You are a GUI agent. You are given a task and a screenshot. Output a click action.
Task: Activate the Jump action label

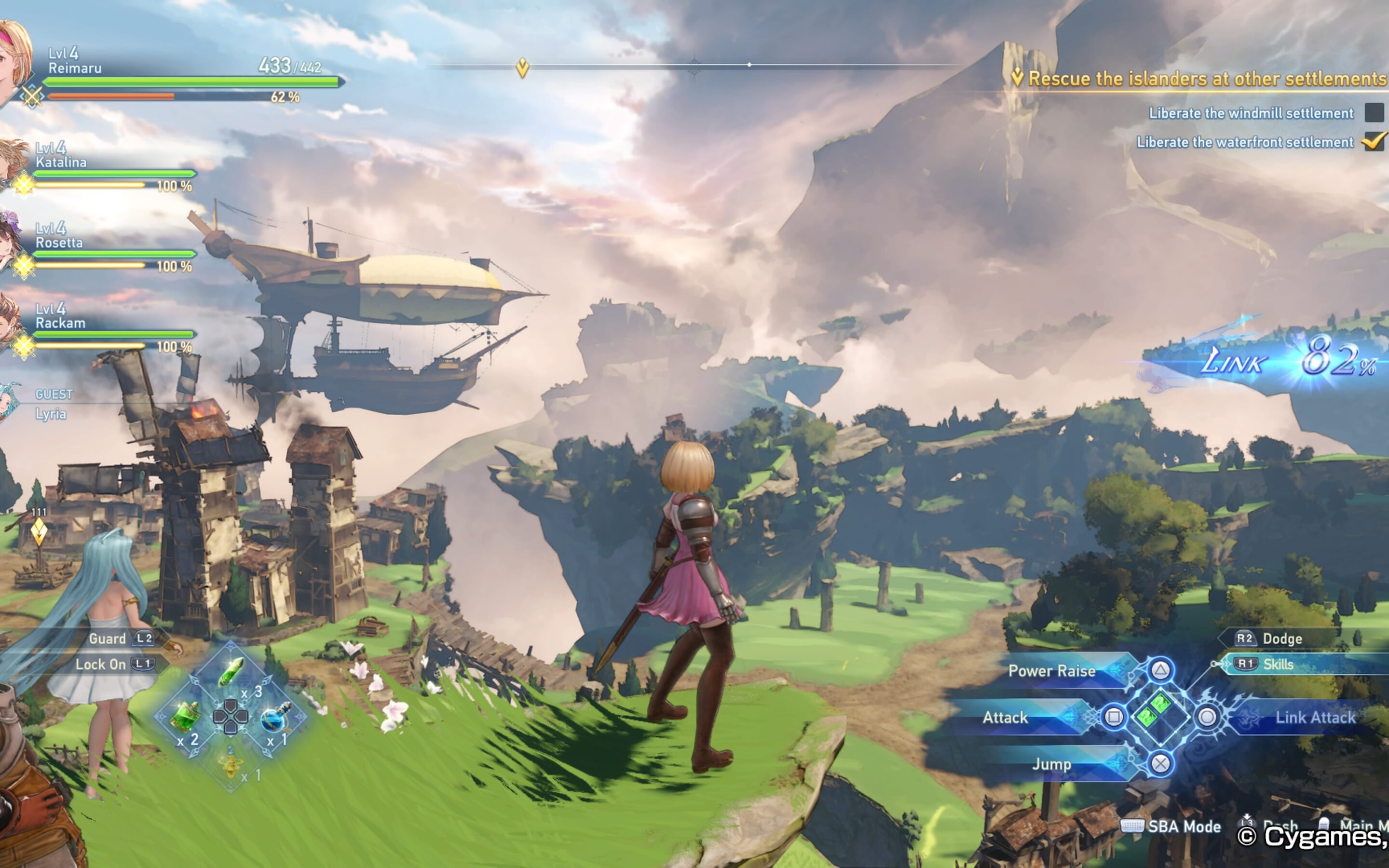[x=1051, y=764]
